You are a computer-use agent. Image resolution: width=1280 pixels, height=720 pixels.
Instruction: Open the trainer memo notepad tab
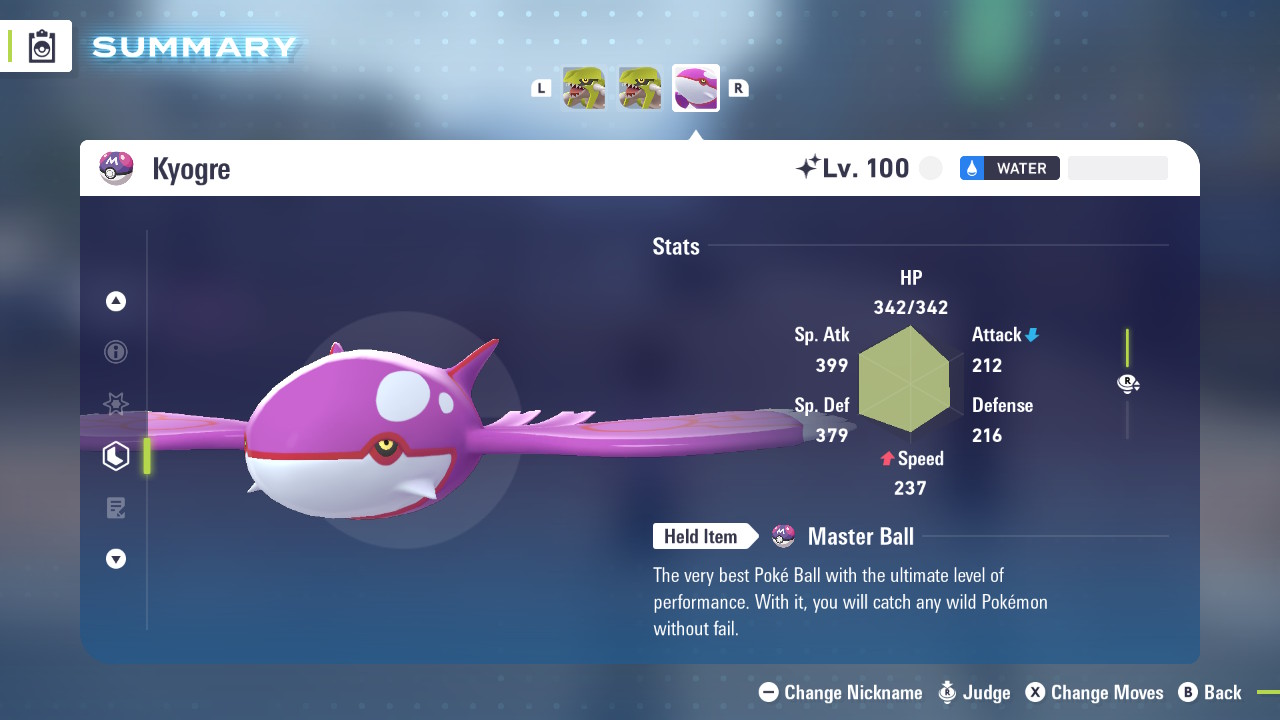(116, 508)
